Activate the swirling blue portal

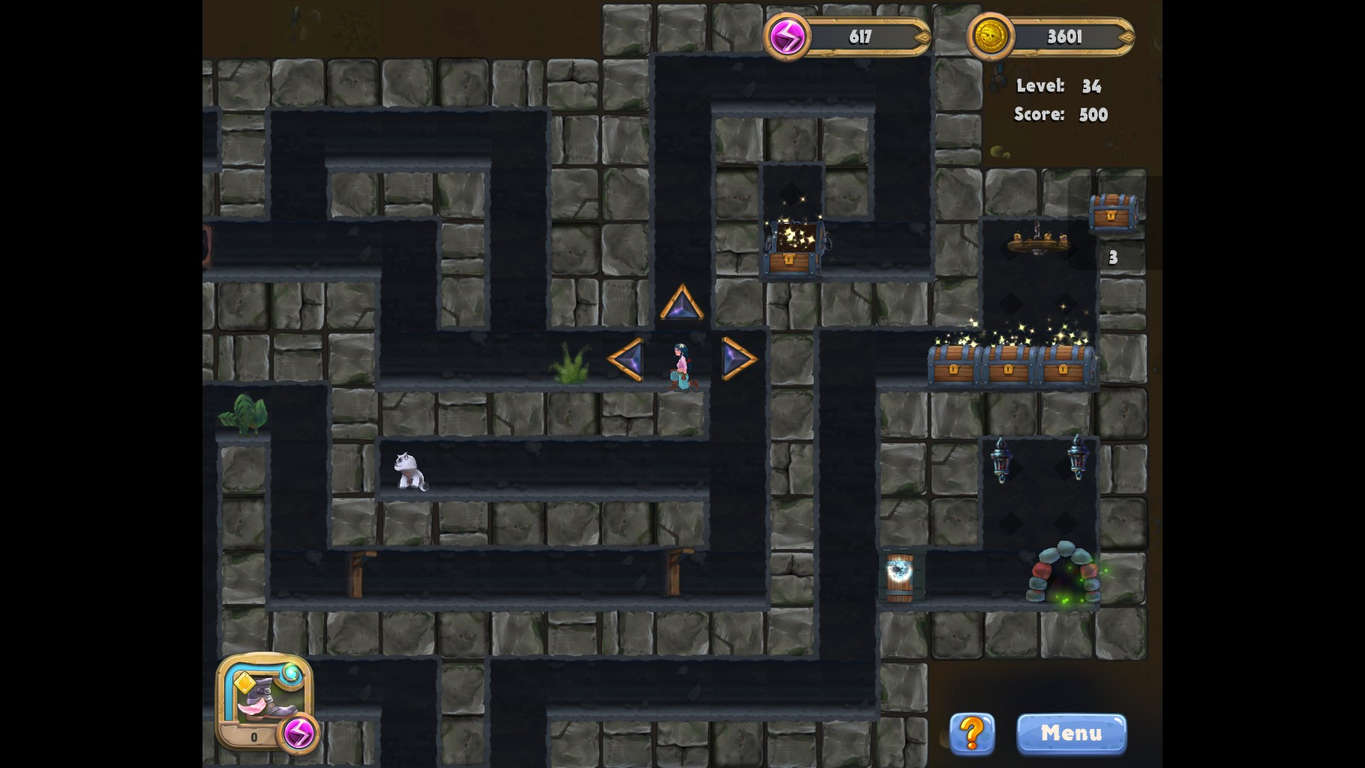click(x=899, y=573)
